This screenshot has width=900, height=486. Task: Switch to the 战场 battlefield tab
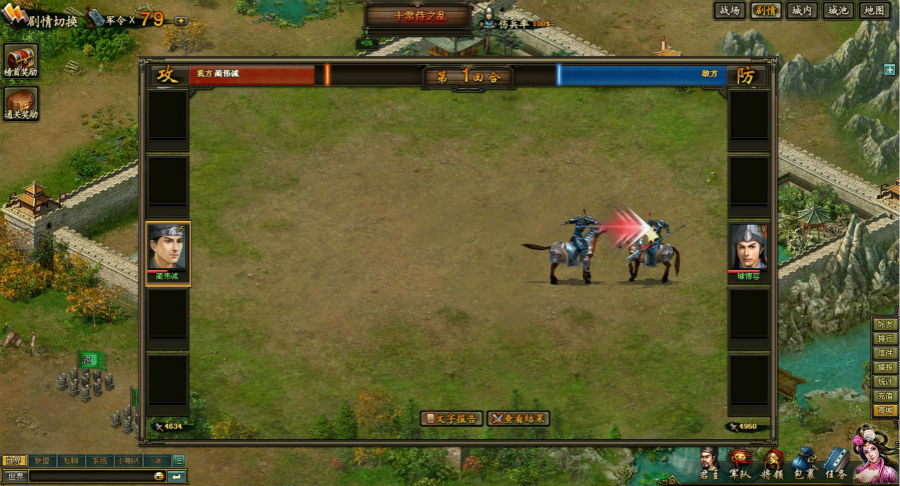[729, 10]
